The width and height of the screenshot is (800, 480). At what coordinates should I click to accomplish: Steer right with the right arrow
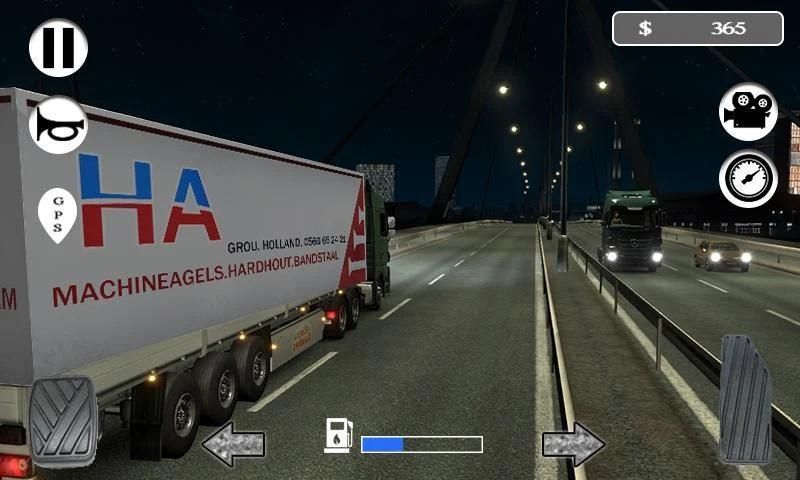(573, 444)
